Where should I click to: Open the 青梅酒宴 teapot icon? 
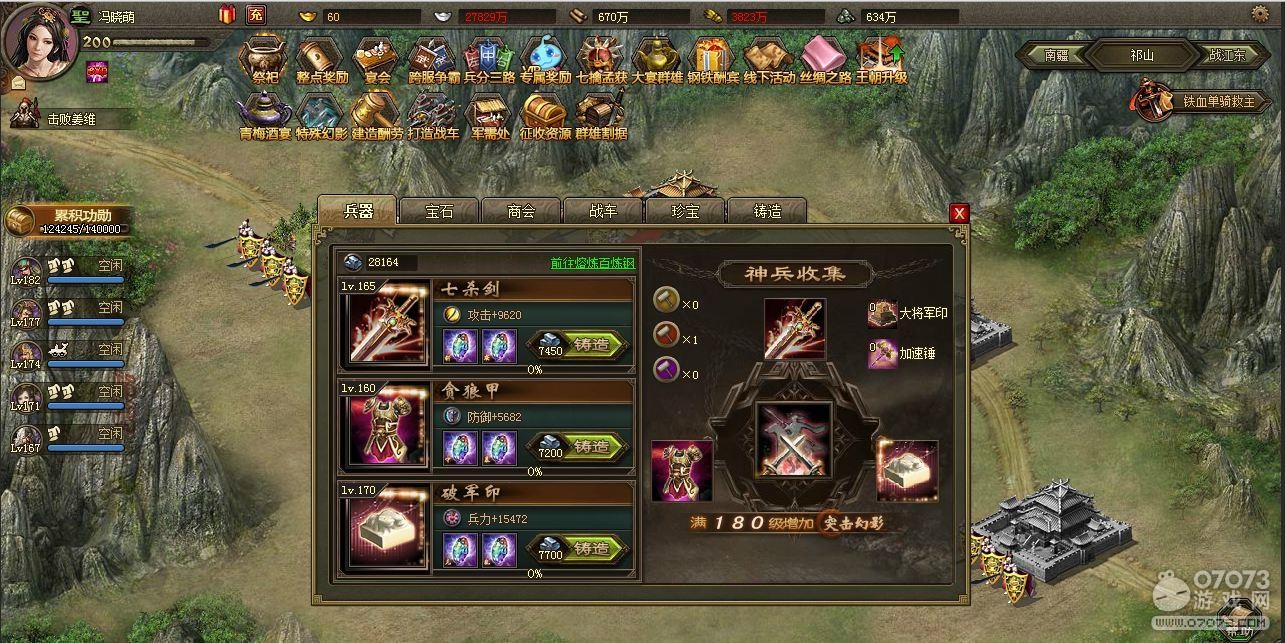click(265, 115)
